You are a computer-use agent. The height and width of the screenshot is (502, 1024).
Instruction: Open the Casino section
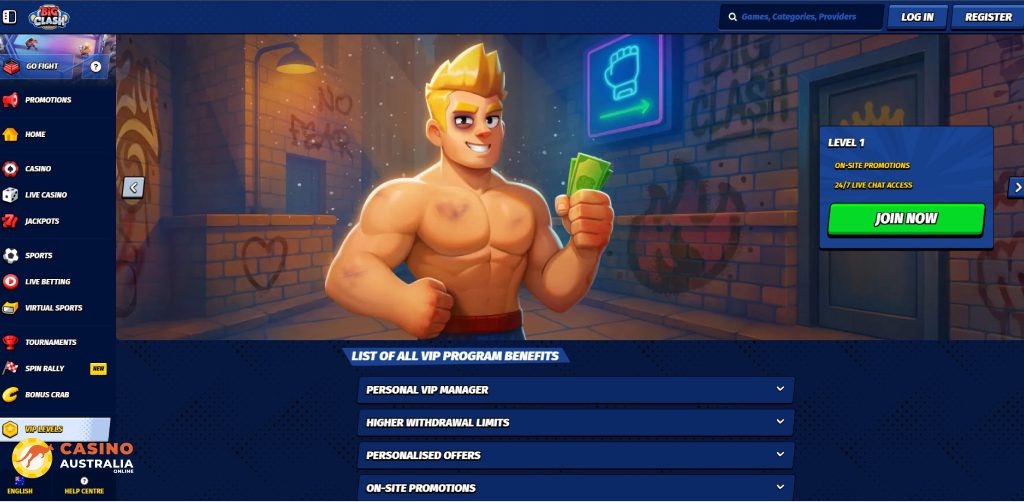click(38, 169)
